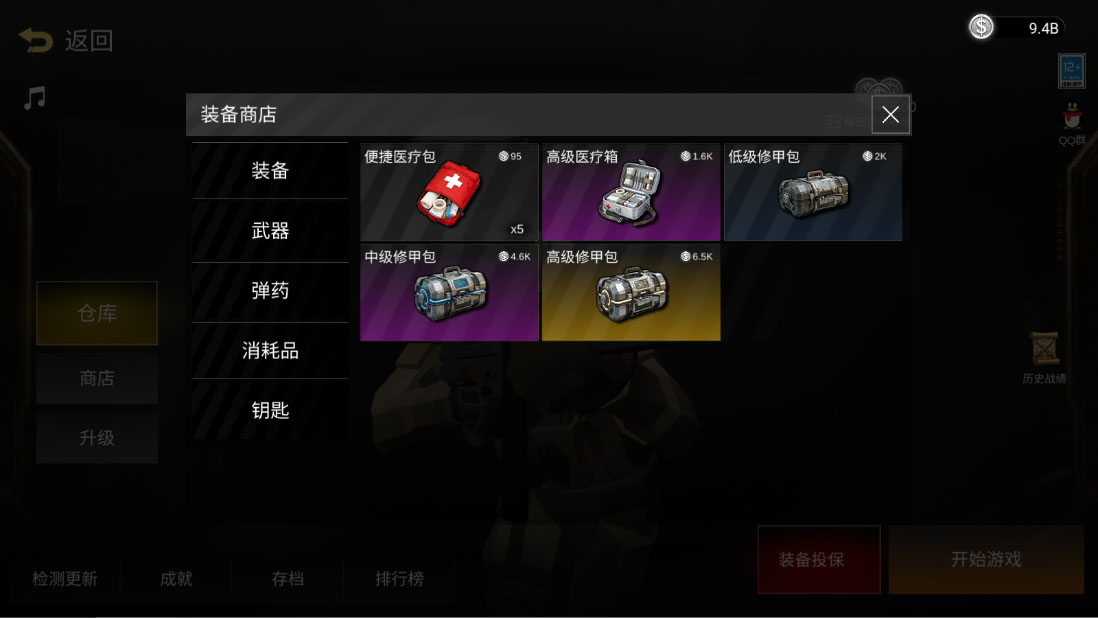This screenshot has width=1098, height=618.
Task: Start the match with 开始游戏
Action: (985, 559)
